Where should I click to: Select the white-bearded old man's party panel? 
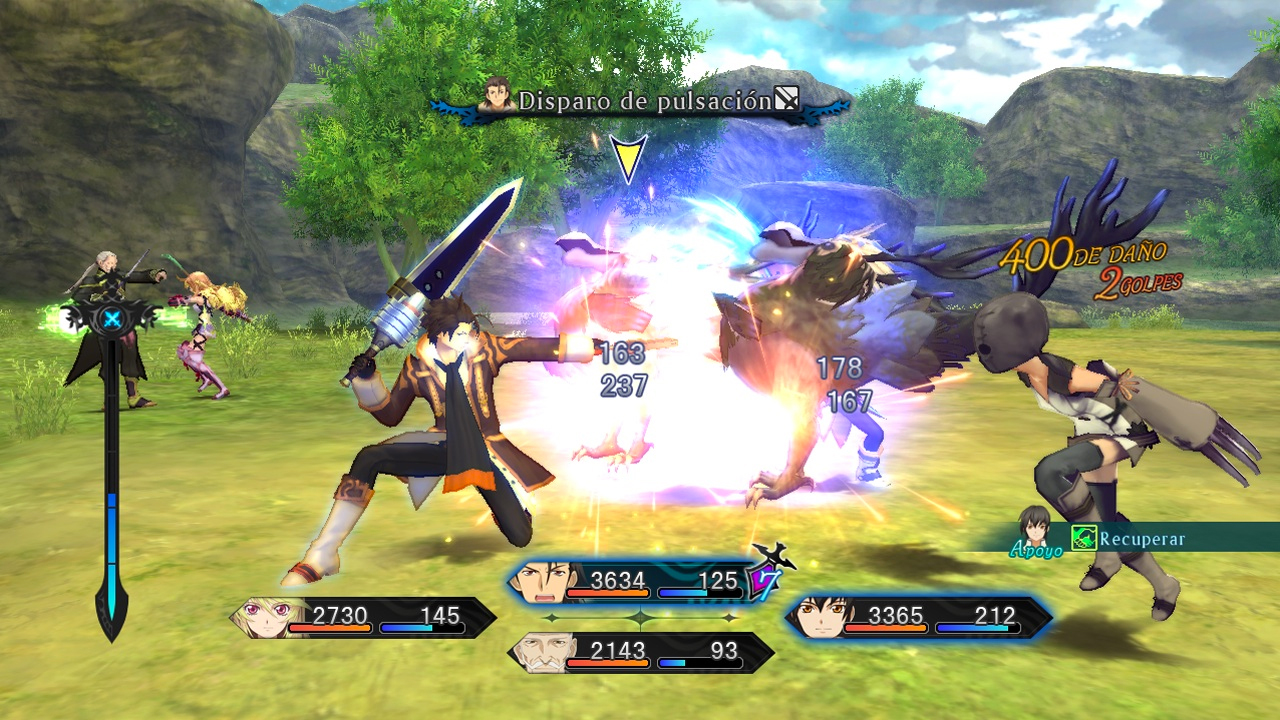click(x=640, y=652)
